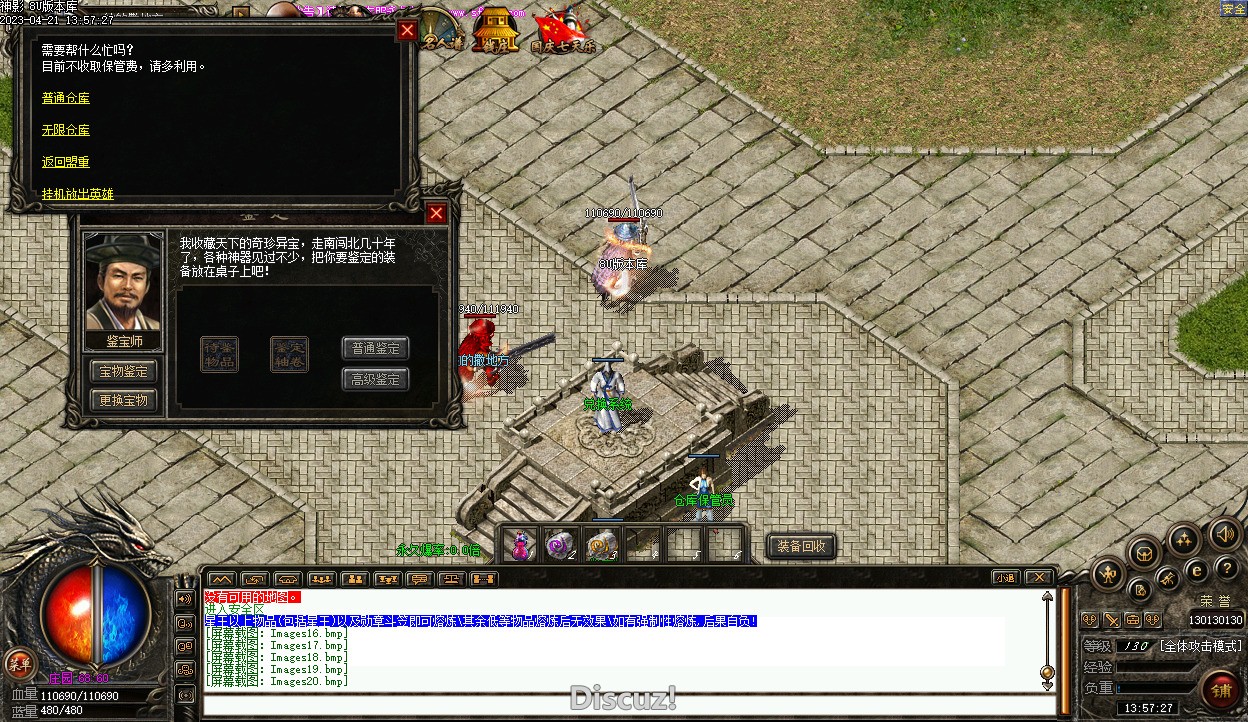
Task: Click the 装备回收 button
Action: point(801,546)
